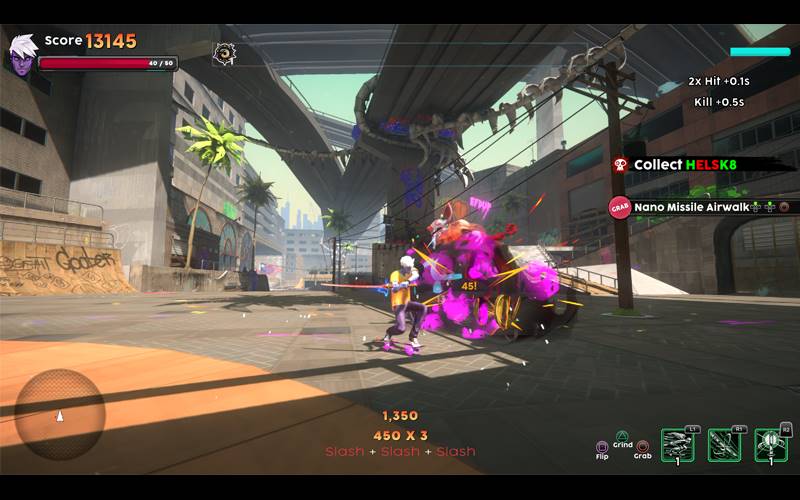This screenshot has height=500, width=800.
Task: Click the purple-faced character portrait
Action: click(21, 54)
